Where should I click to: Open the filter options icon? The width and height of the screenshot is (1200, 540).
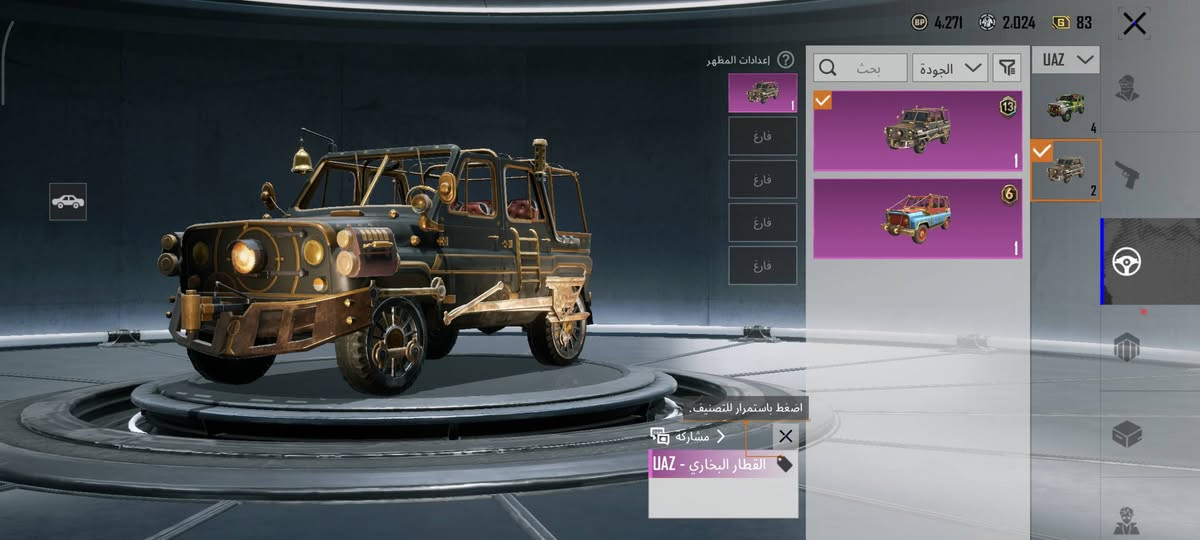(x=1007, y=68)
